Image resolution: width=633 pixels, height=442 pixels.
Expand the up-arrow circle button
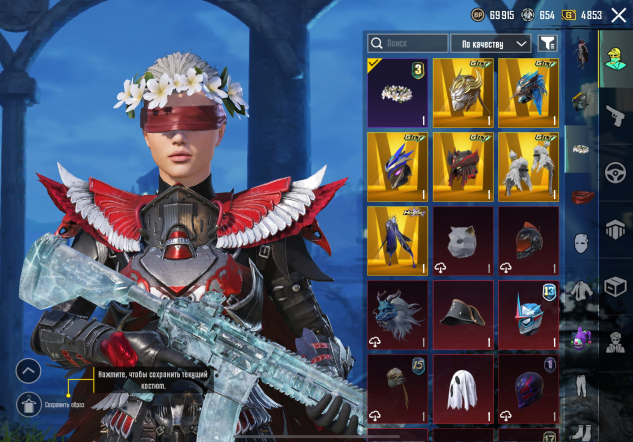click(x=29, y=371)
